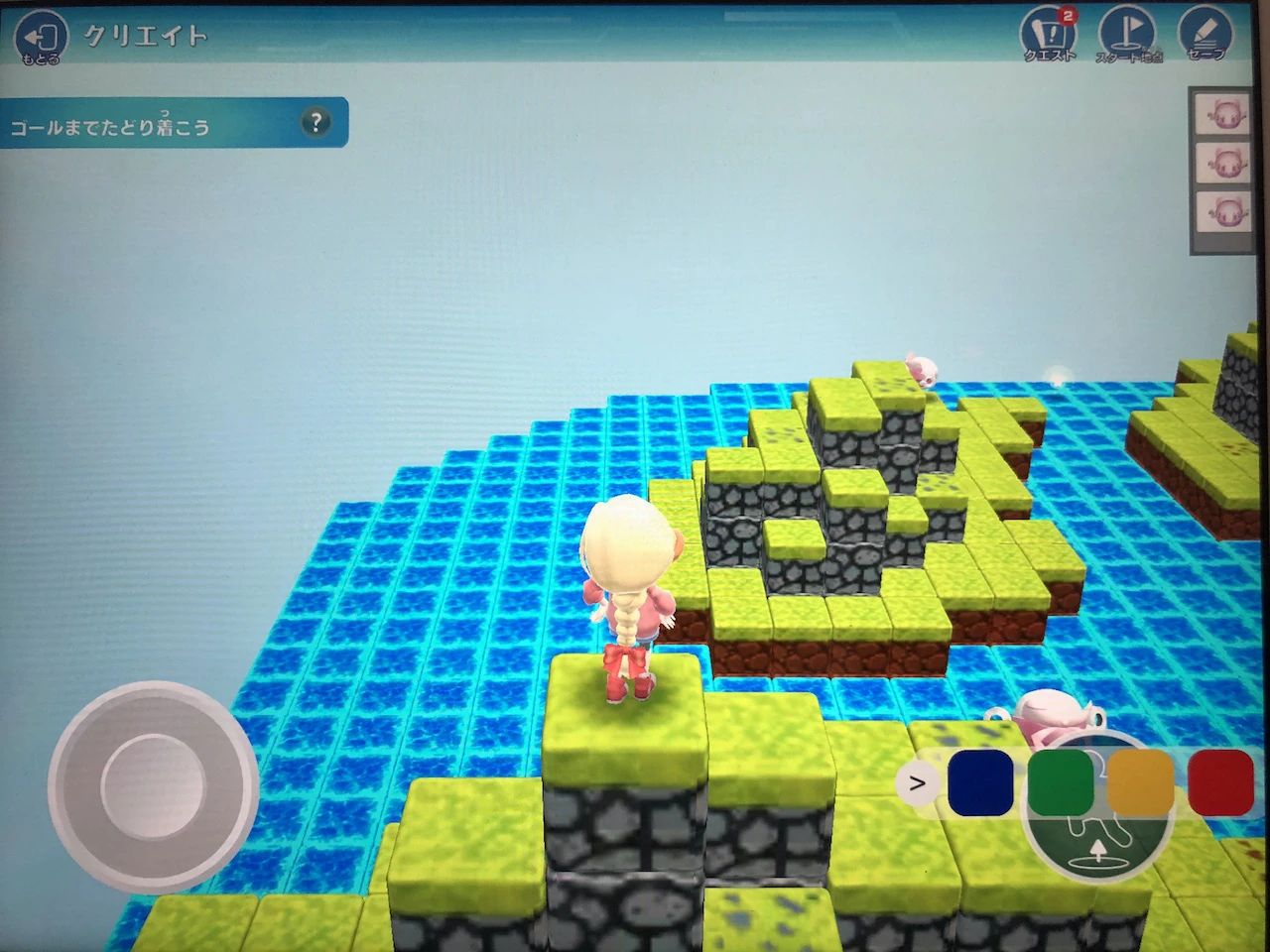Select the bottom pink character thumbnail

tap(1222, 210)
